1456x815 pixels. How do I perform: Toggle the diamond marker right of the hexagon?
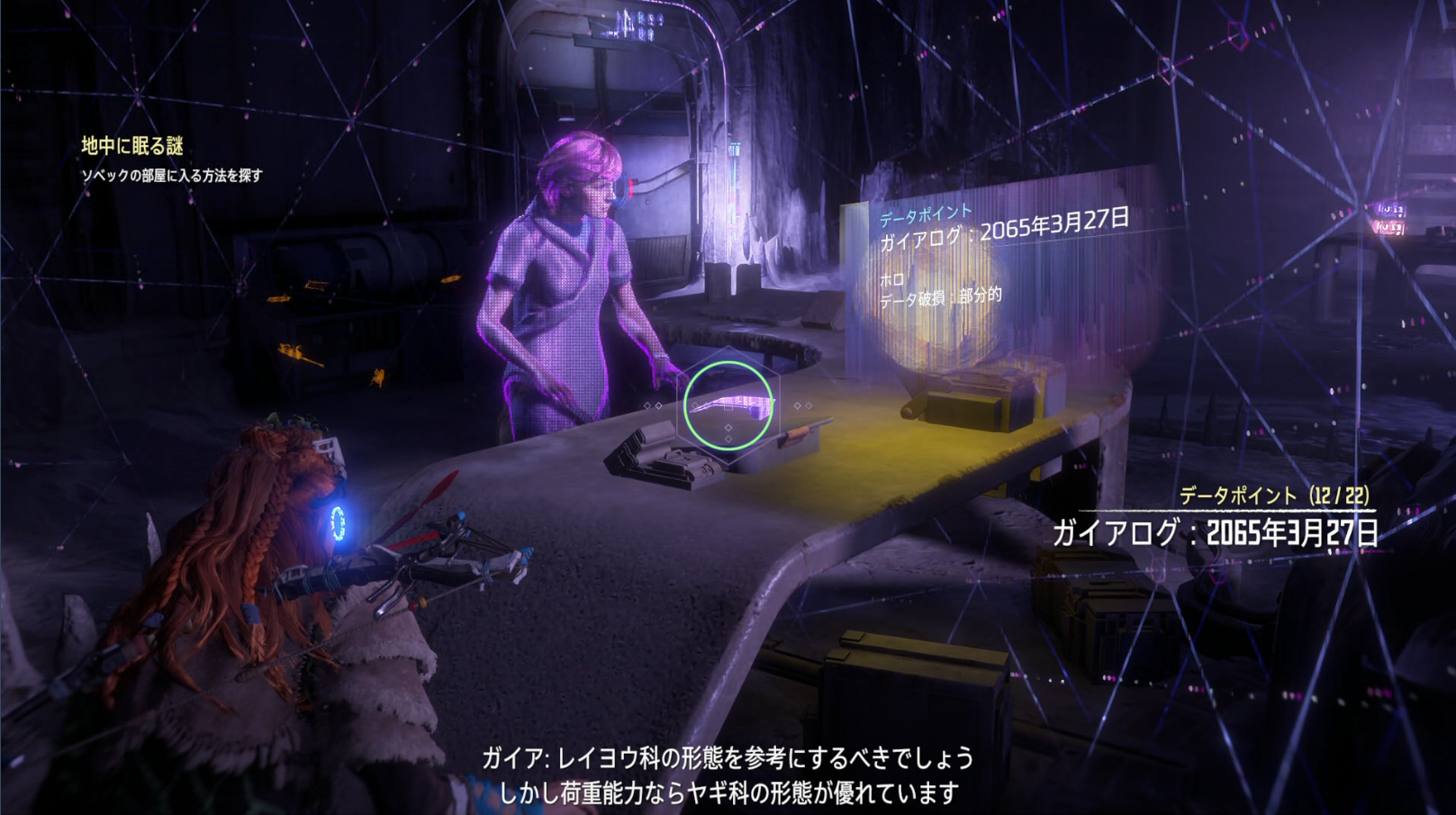coord(798,405)
